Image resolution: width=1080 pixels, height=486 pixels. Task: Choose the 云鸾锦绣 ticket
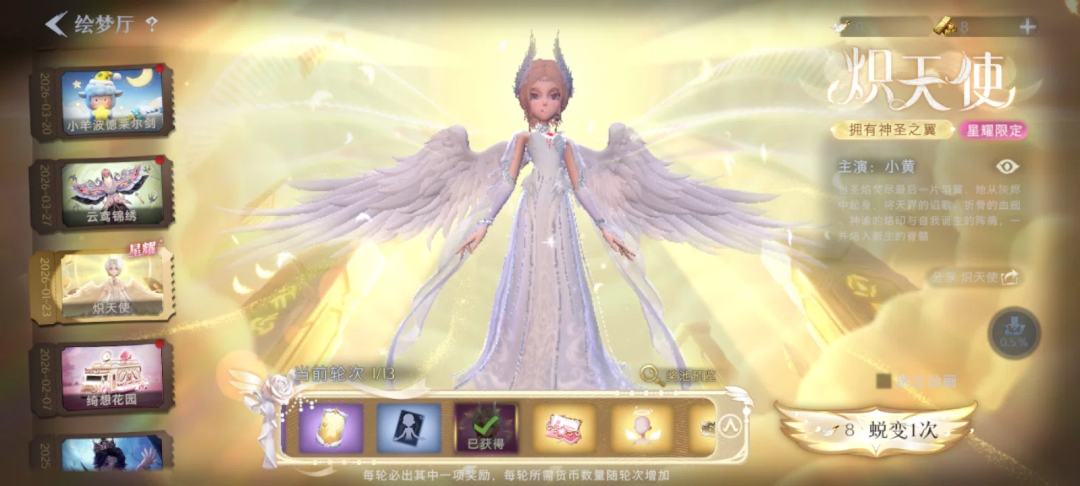tap(110, 193)
